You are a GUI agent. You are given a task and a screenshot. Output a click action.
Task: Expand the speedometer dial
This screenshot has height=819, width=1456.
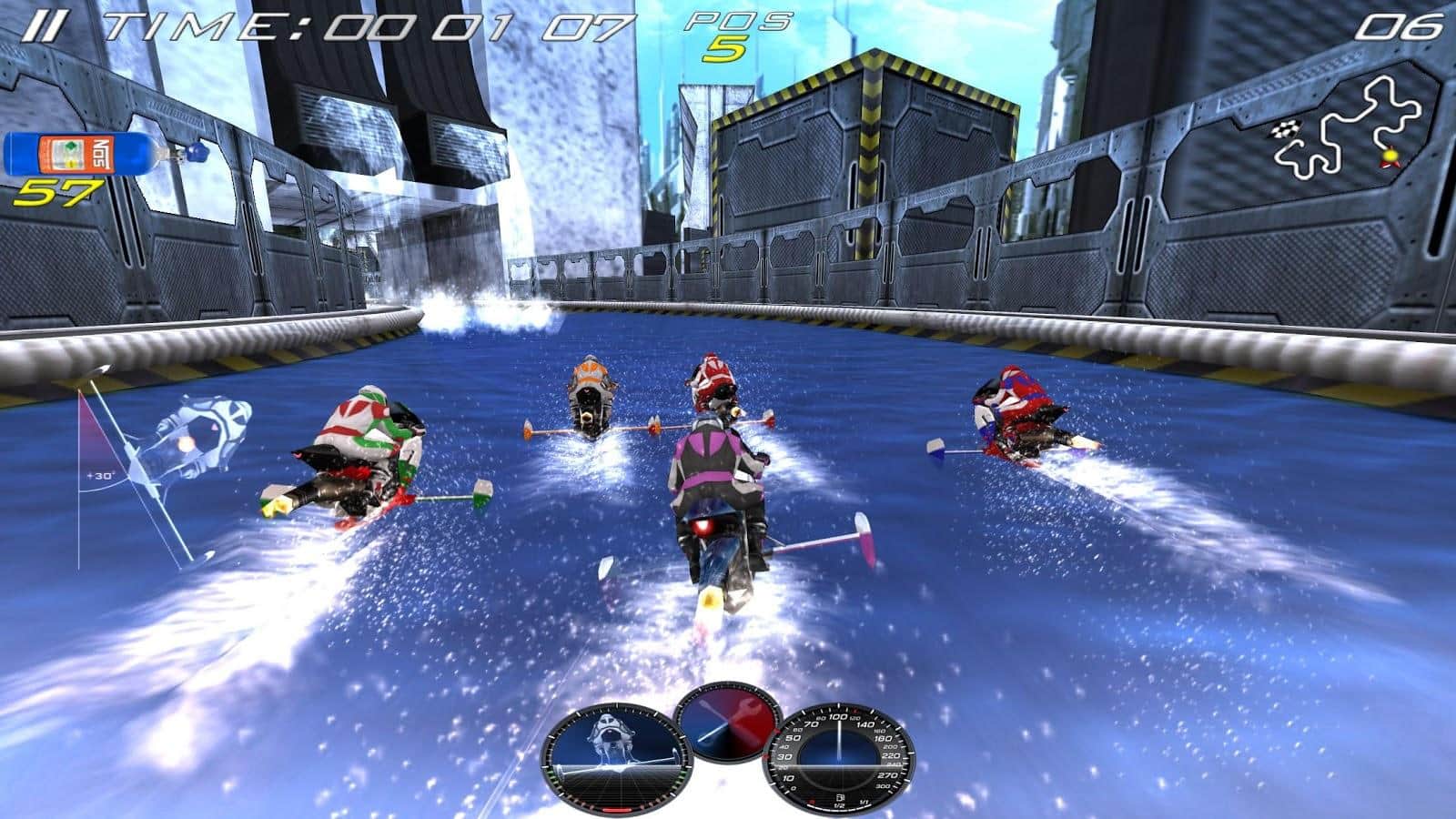point(839,759)
